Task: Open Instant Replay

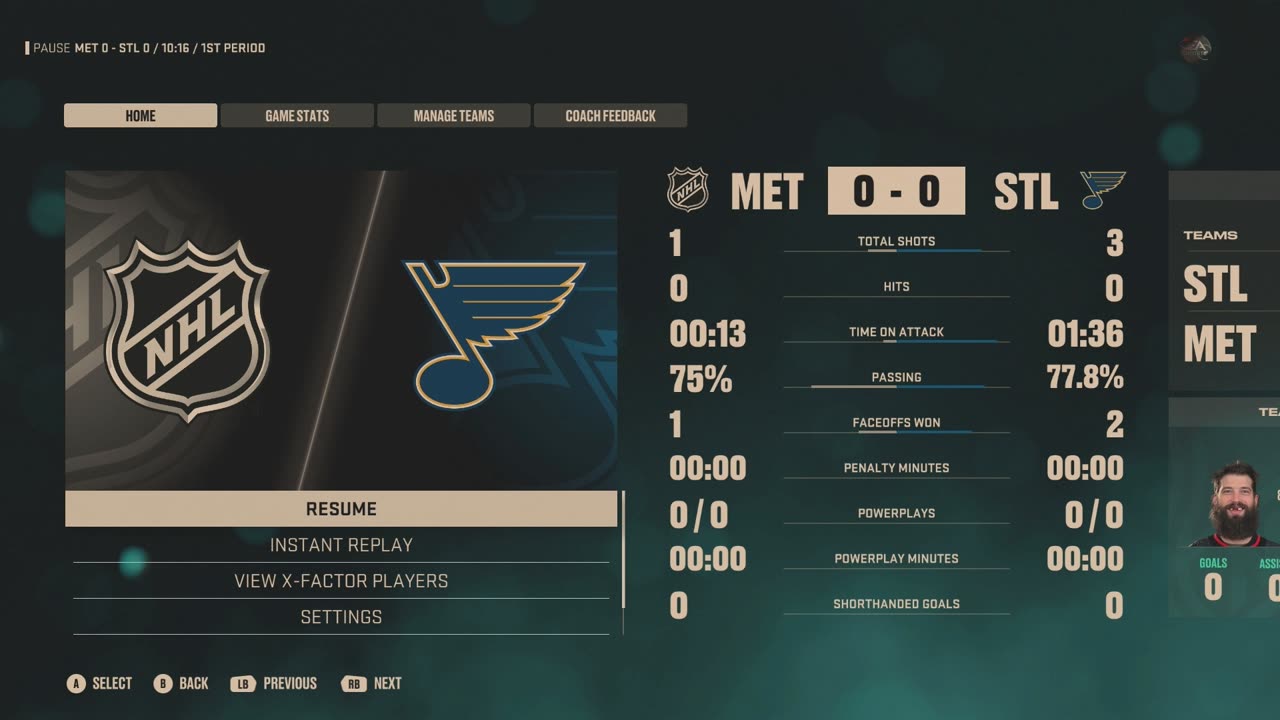Action: pos(341,545)
